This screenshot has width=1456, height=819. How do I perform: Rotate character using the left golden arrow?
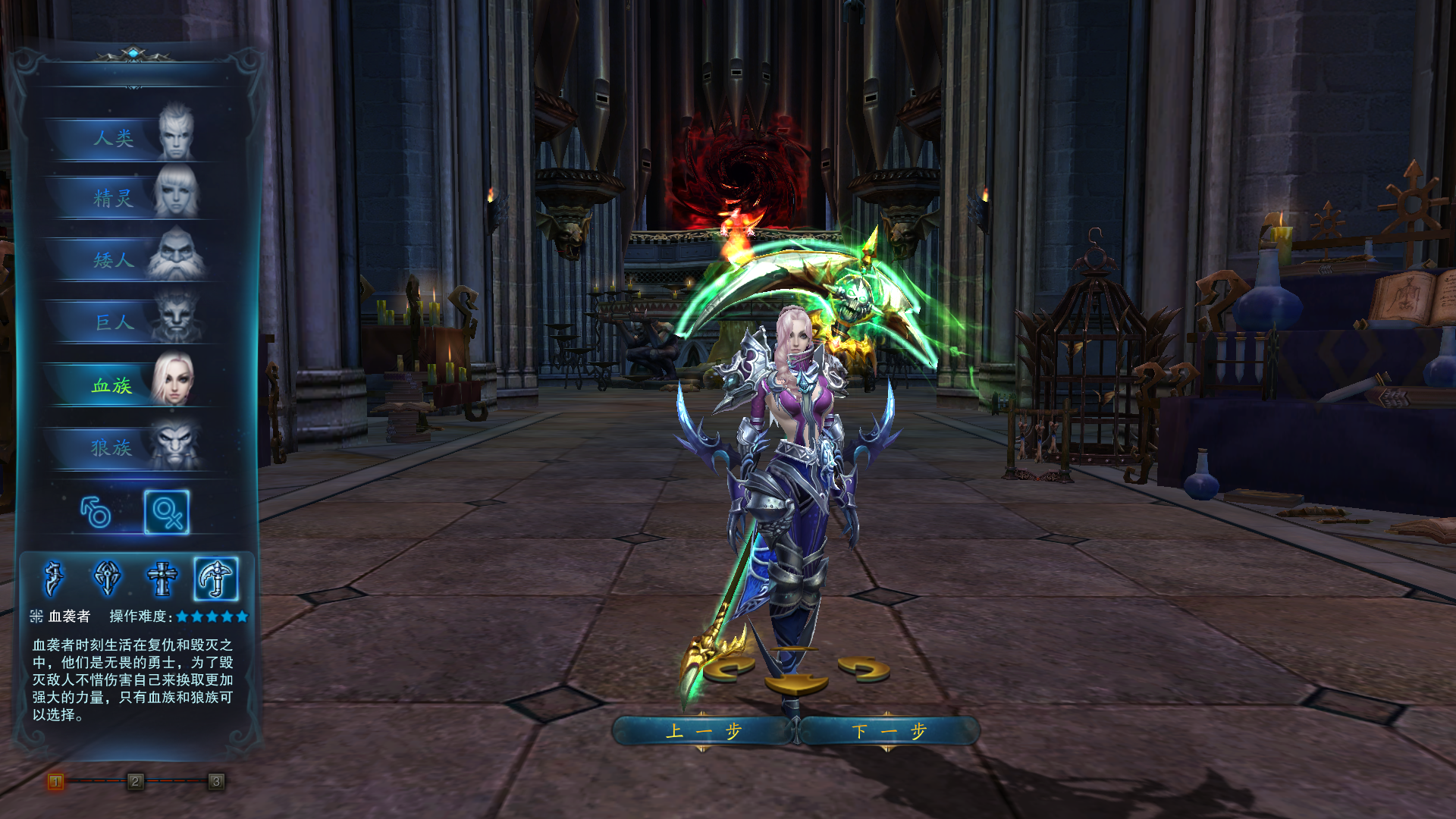(730, 669)
